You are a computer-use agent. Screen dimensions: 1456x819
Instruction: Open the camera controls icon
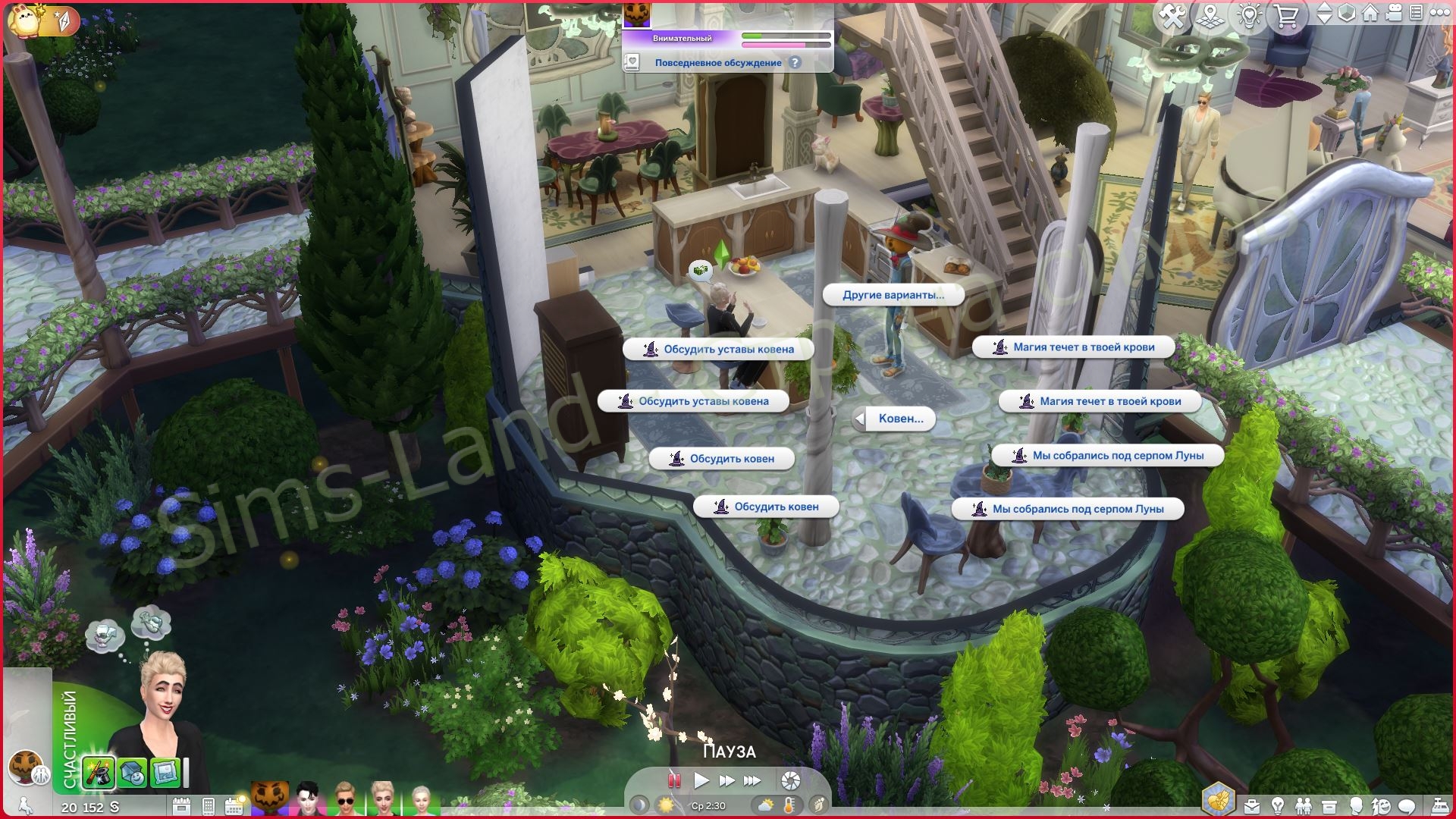click(1394, 14)
